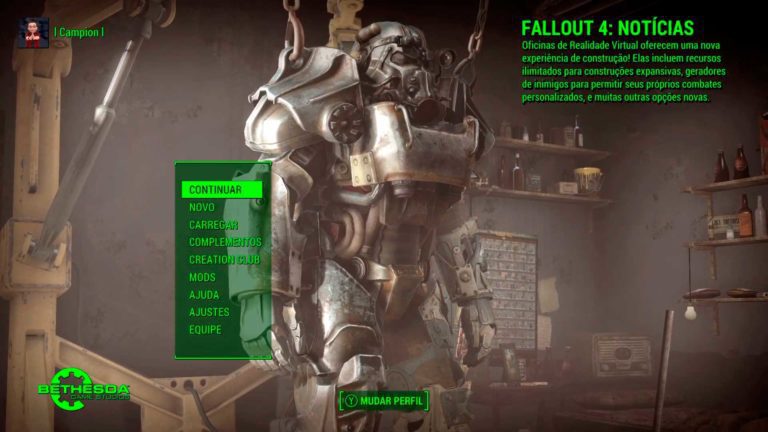Open the CARREGAR load menu
The height and width of the screenshot is (432, 768).
[x=212, y=225]
